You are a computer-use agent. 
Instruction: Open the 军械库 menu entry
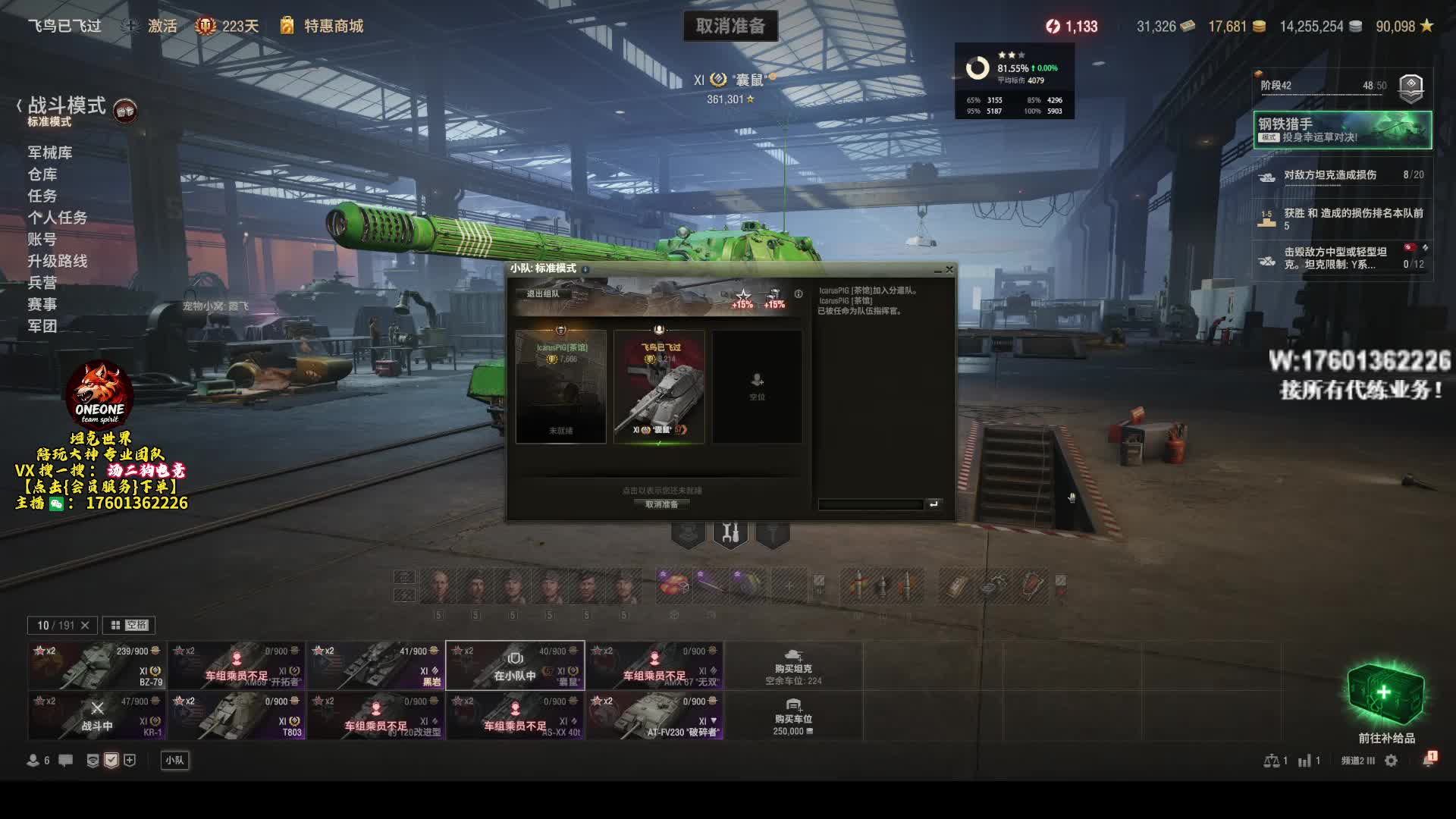pos(50,152)
